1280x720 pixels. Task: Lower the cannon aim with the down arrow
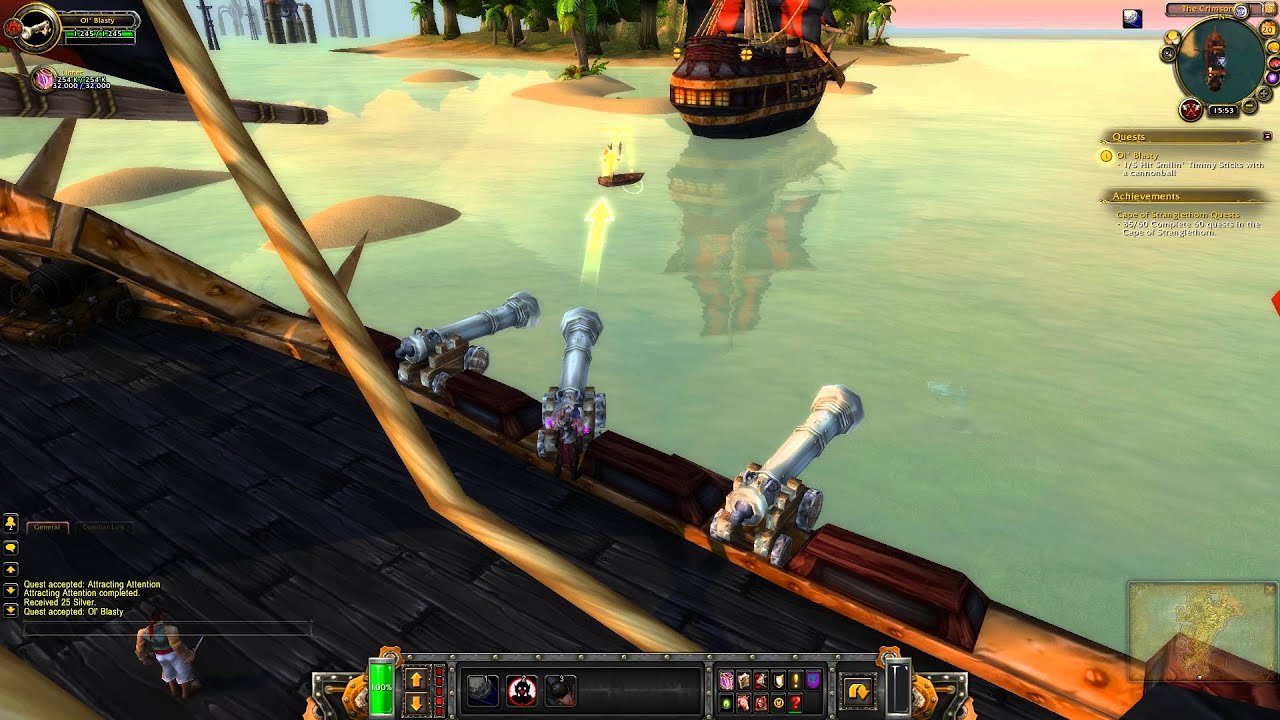[x=416, y=702]
